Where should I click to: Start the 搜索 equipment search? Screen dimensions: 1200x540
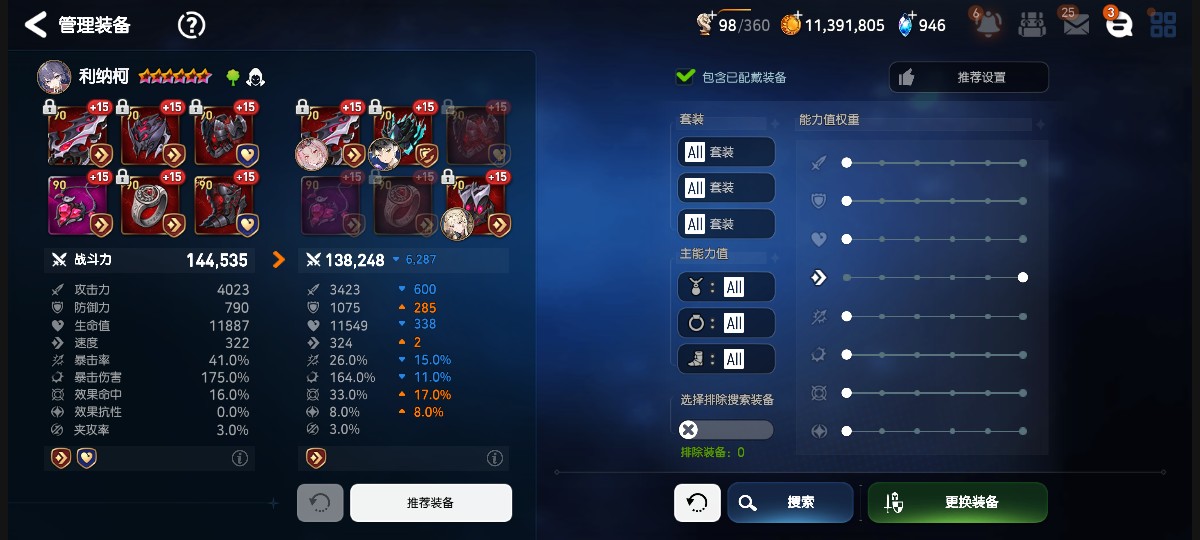pyautogui.click(x=790, y=502)
